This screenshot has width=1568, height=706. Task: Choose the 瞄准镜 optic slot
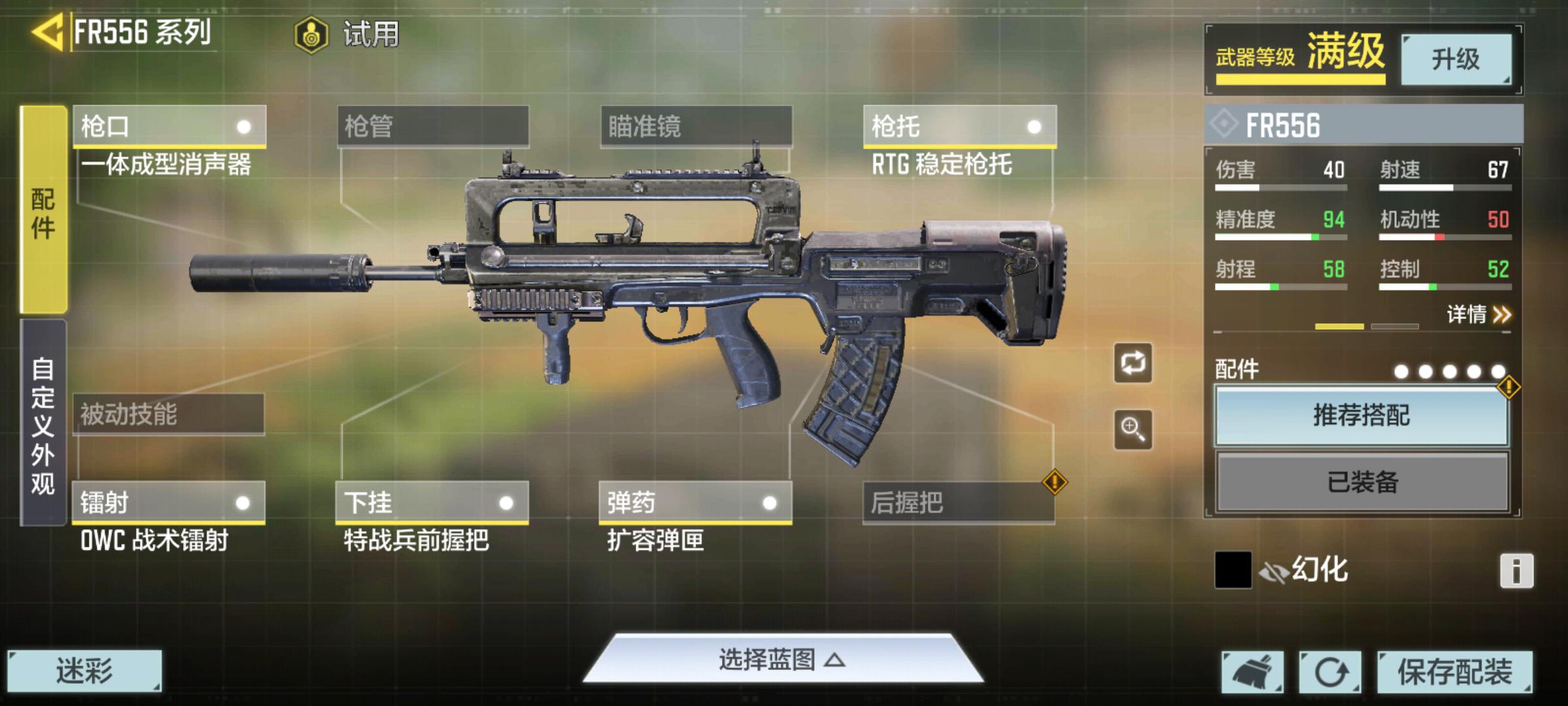coord(696,126)
